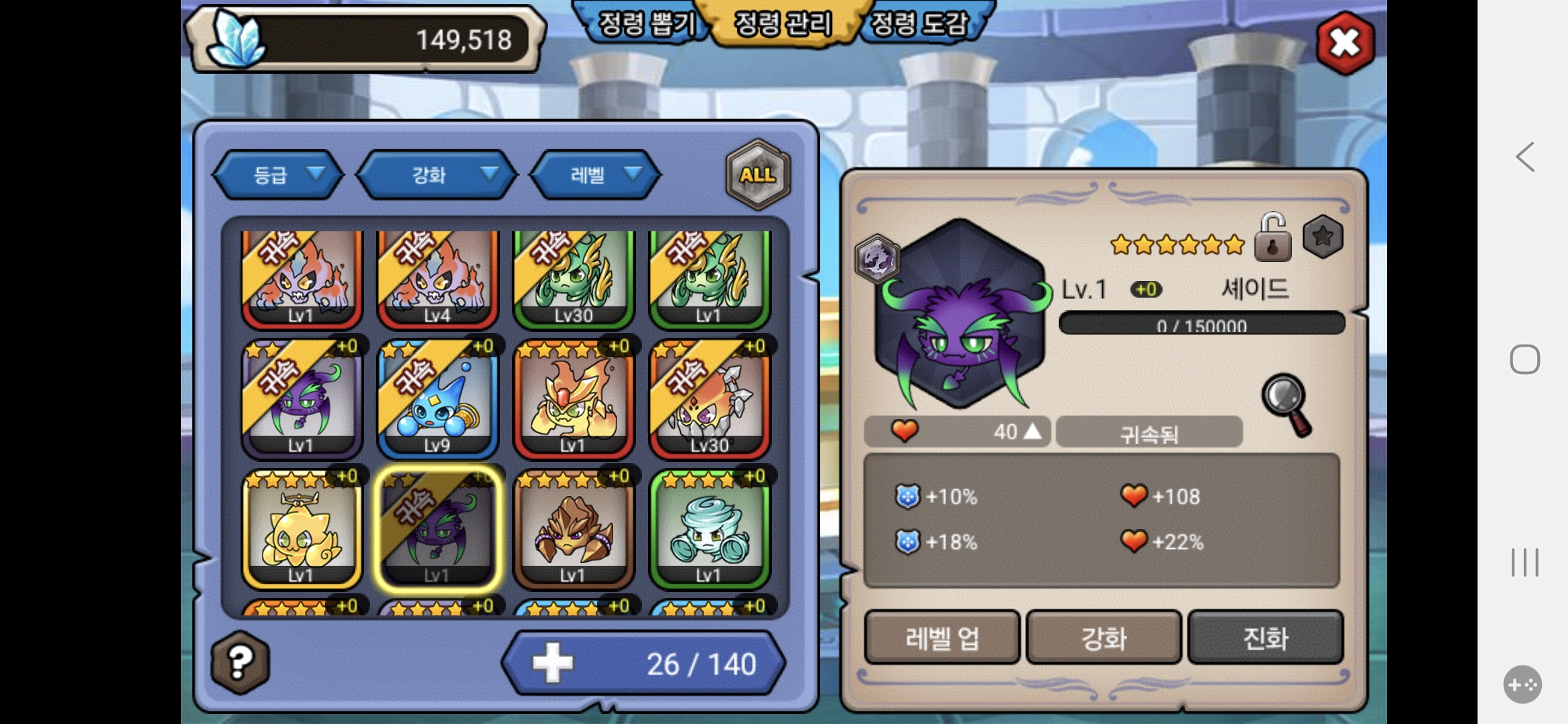Choose the 진화 evolve button

1265,638
